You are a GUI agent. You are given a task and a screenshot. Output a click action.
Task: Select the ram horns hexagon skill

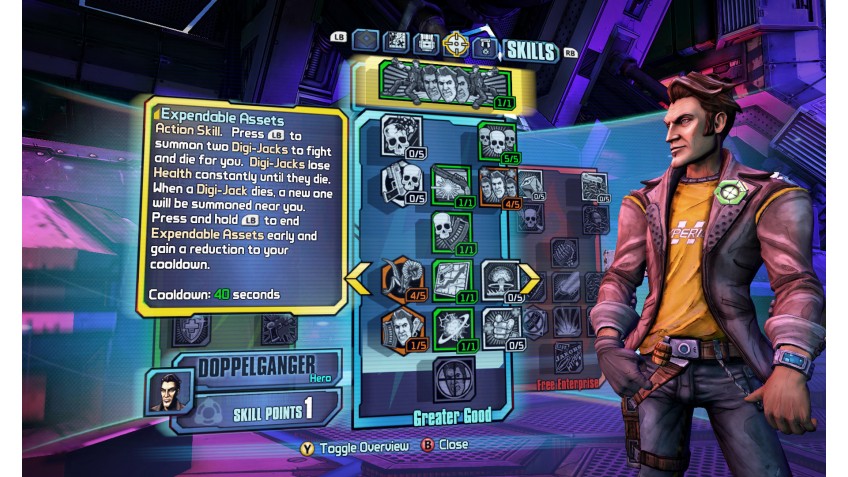pyautogui.click(x=401, y=279)
